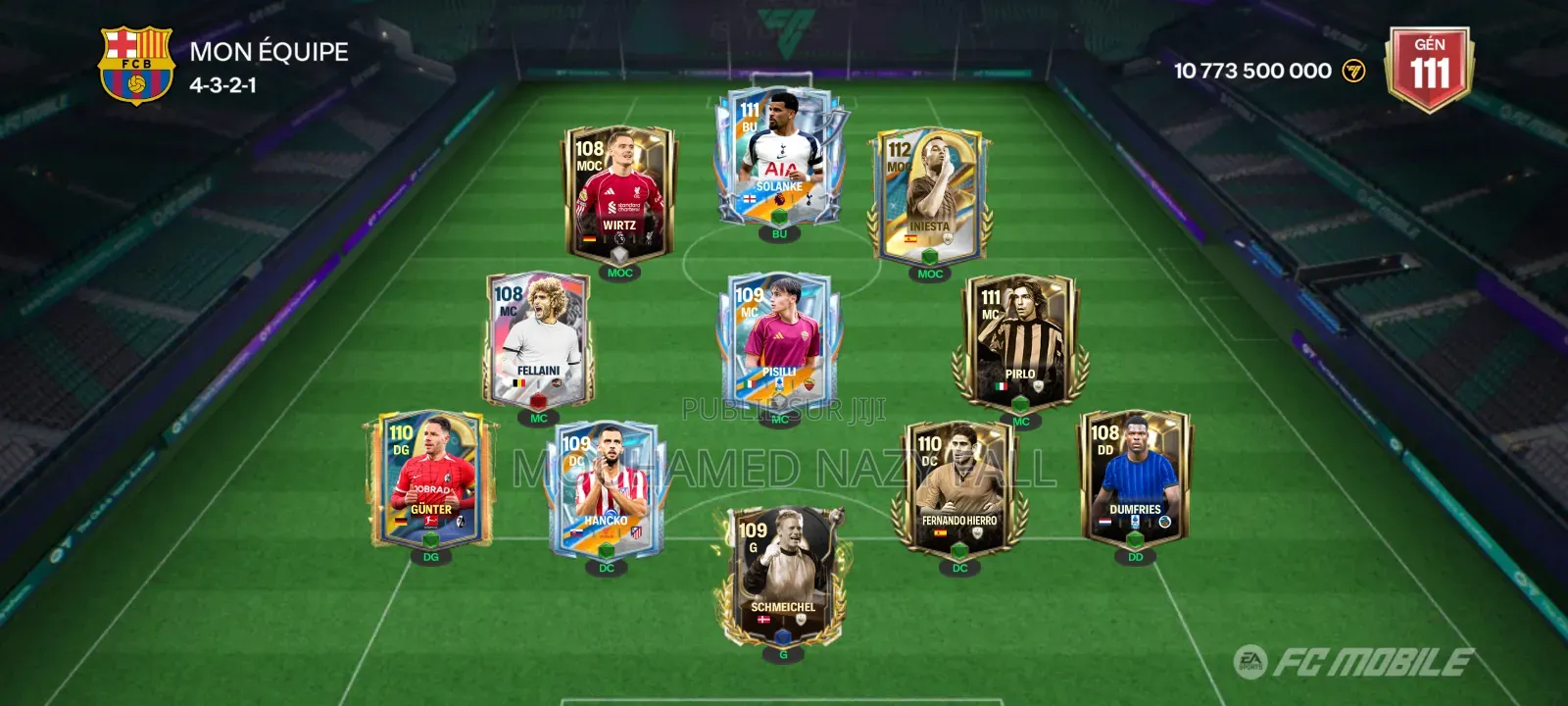Viewport: 1568px width, 706px height.
Task: Click the FC Barcelona club crest
Action: tap(136, 65)
